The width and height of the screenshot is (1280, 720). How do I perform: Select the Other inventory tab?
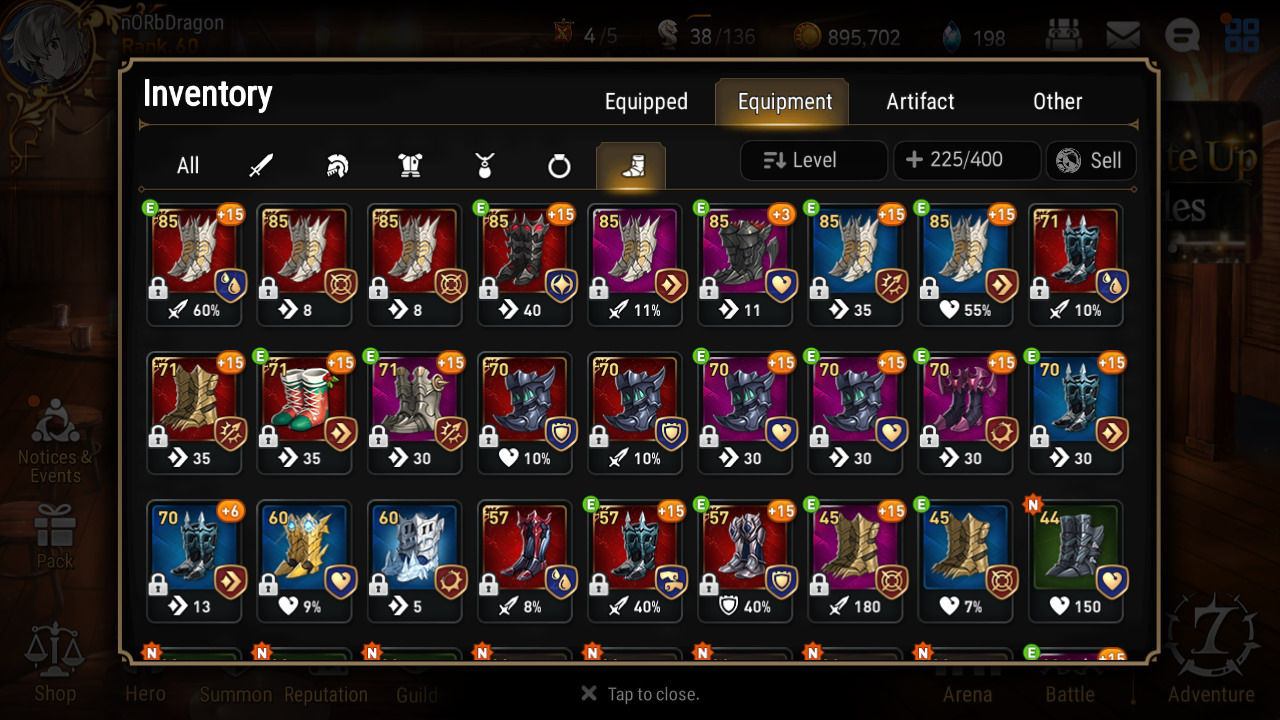(1057, 102)
